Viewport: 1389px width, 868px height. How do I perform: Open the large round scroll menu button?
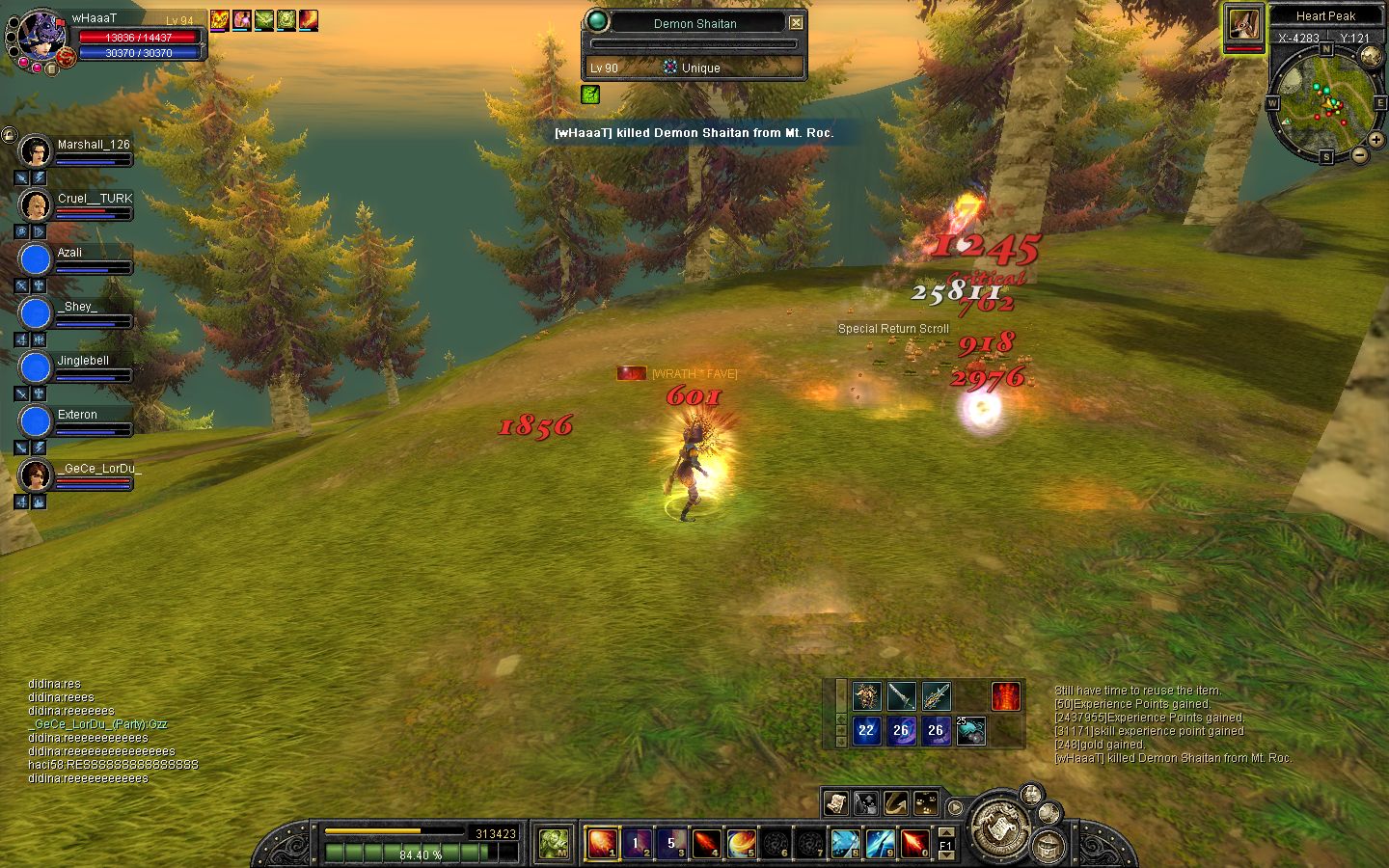[x=999, y=827]
